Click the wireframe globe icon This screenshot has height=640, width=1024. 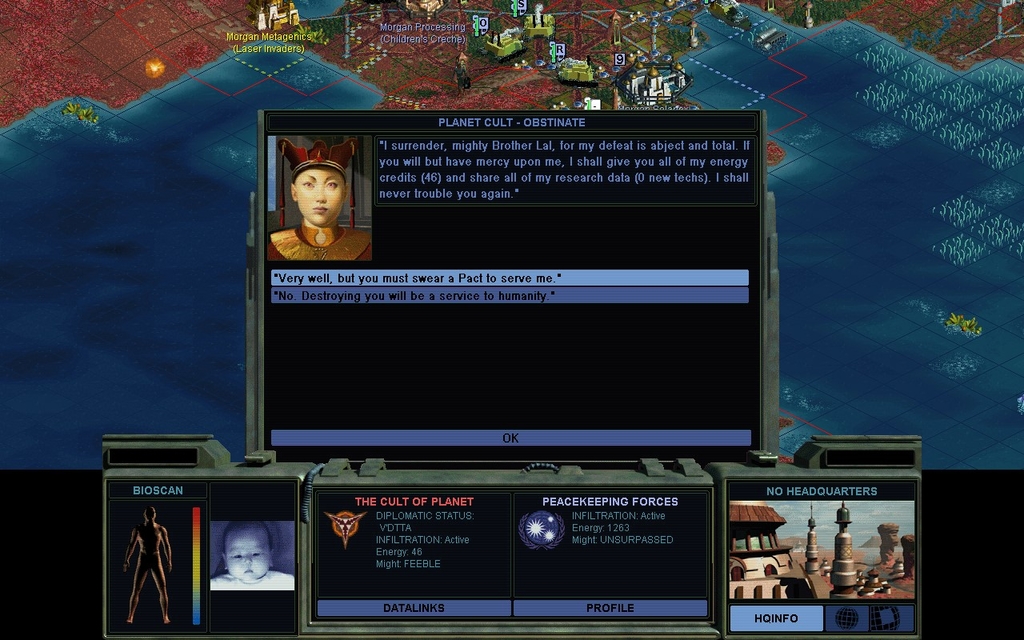point(846,618)
